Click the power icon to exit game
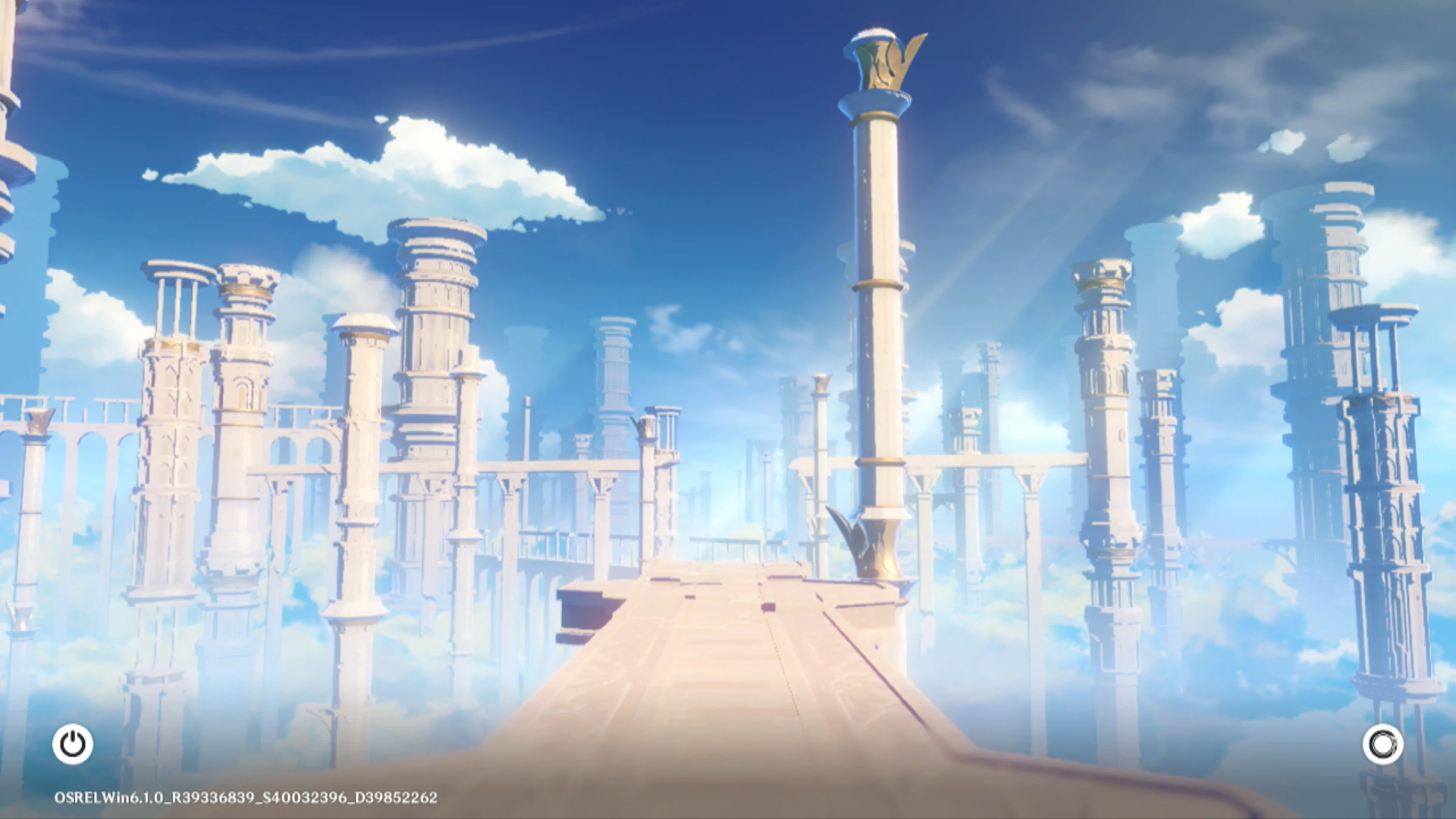1456x819 pixels. coord(73,744)
